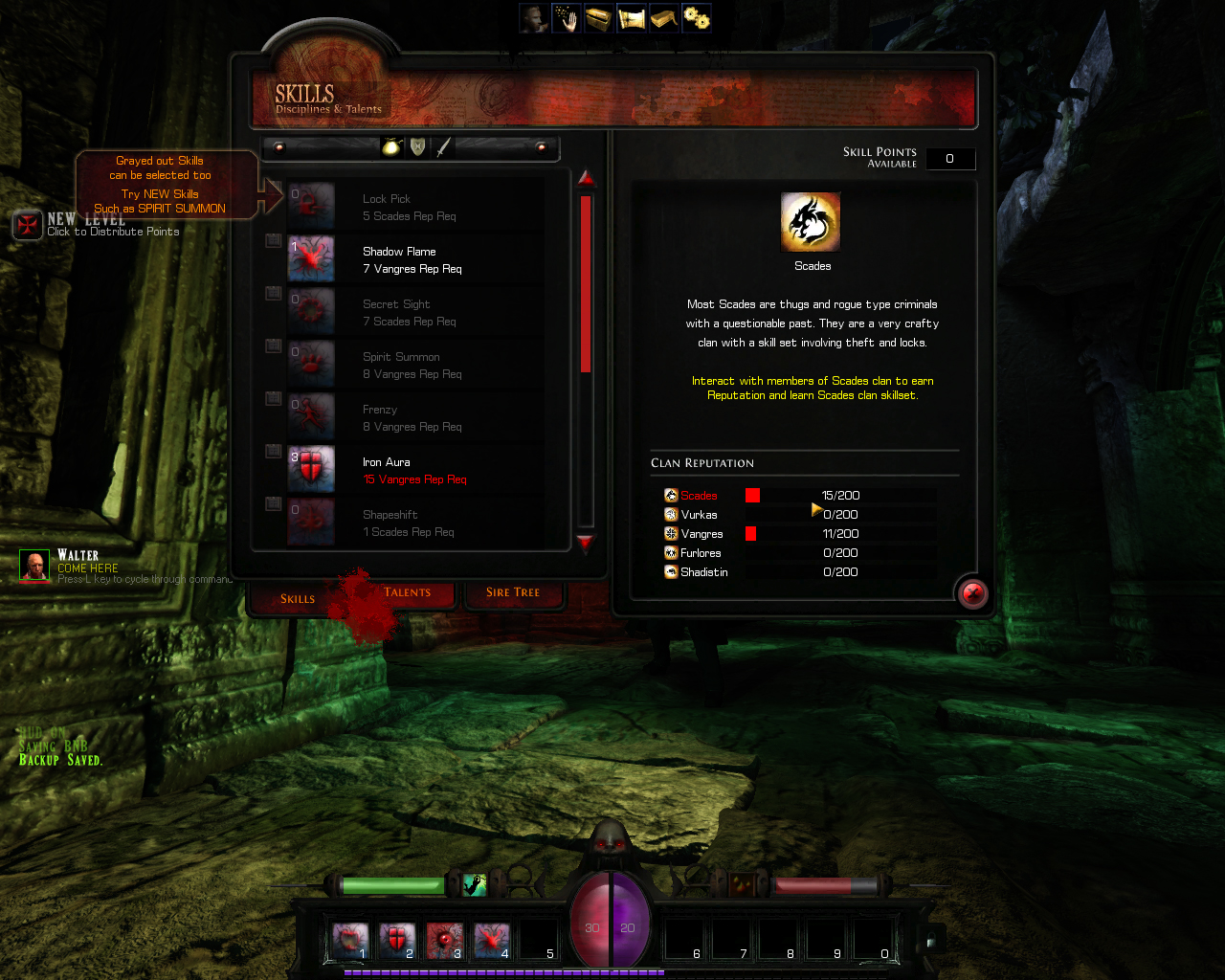Open the Sire Tree tab
Viewport: 1225px width, 980px height.
coord(514,592)
